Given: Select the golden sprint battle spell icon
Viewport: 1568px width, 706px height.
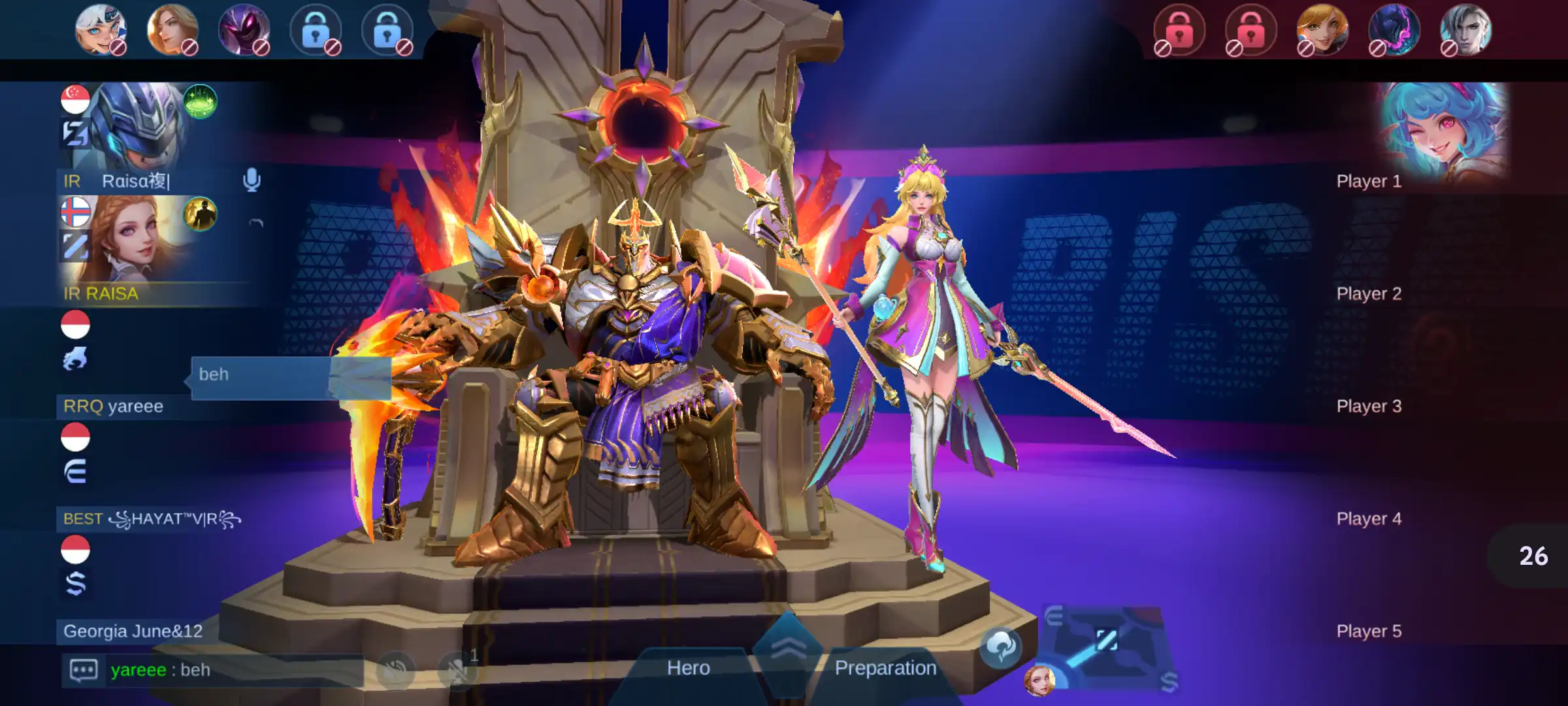Looking at the screenshot, I should point(200,214).
